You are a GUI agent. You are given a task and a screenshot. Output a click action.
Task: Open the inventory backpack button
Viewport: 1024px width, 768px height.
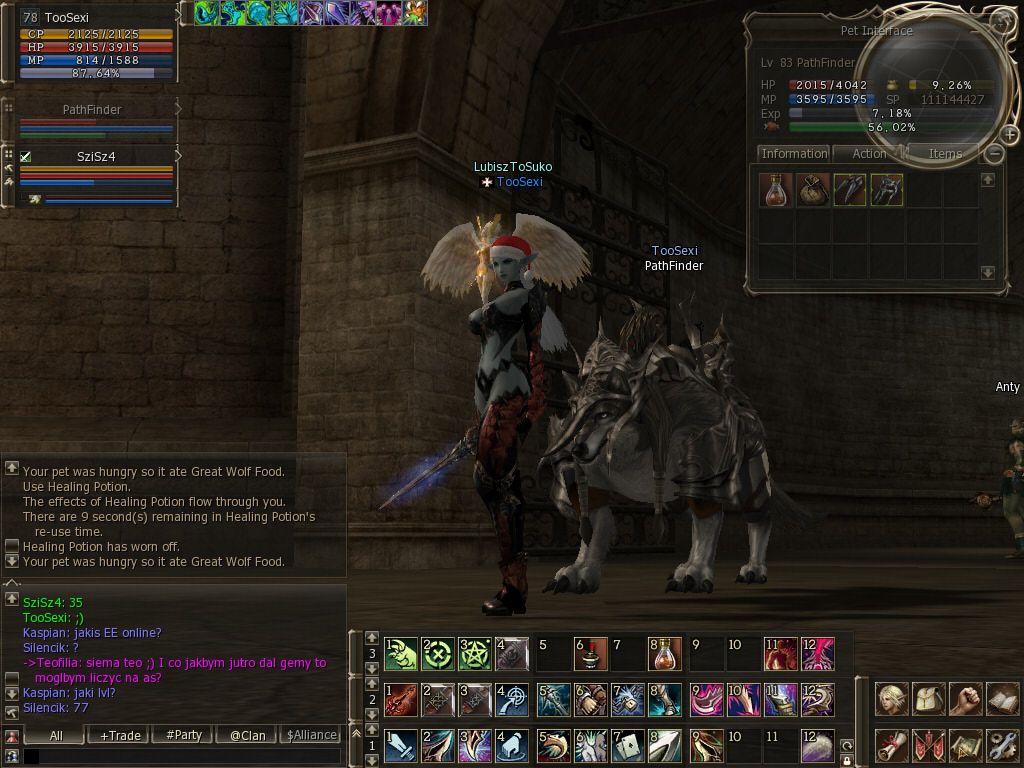tap(929, 698)
